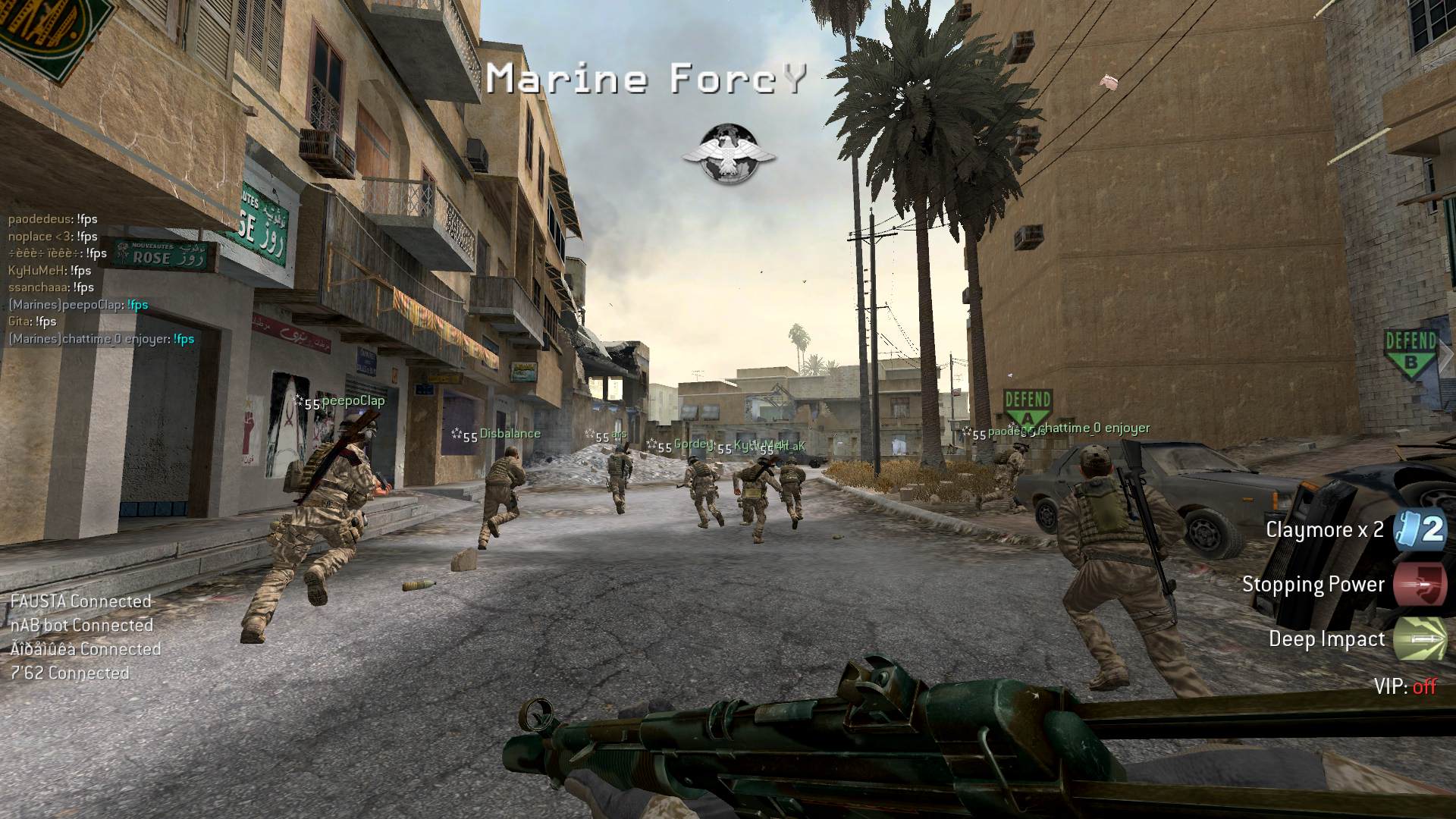Select the Defend B objective marker

tap(1410, 352)
